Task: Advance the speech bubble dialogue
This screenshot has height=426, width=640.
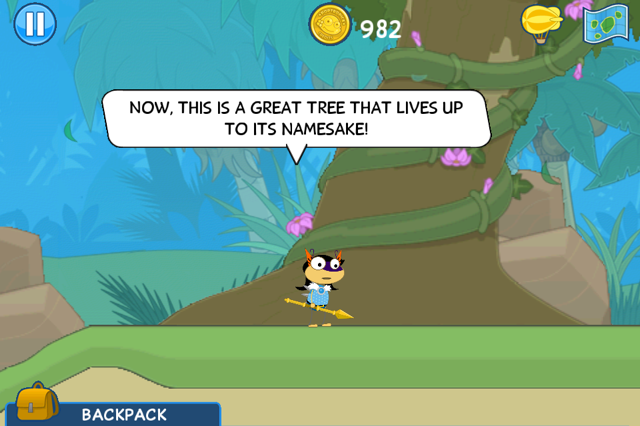Action: pyautogui.click(x=296, y=118)
